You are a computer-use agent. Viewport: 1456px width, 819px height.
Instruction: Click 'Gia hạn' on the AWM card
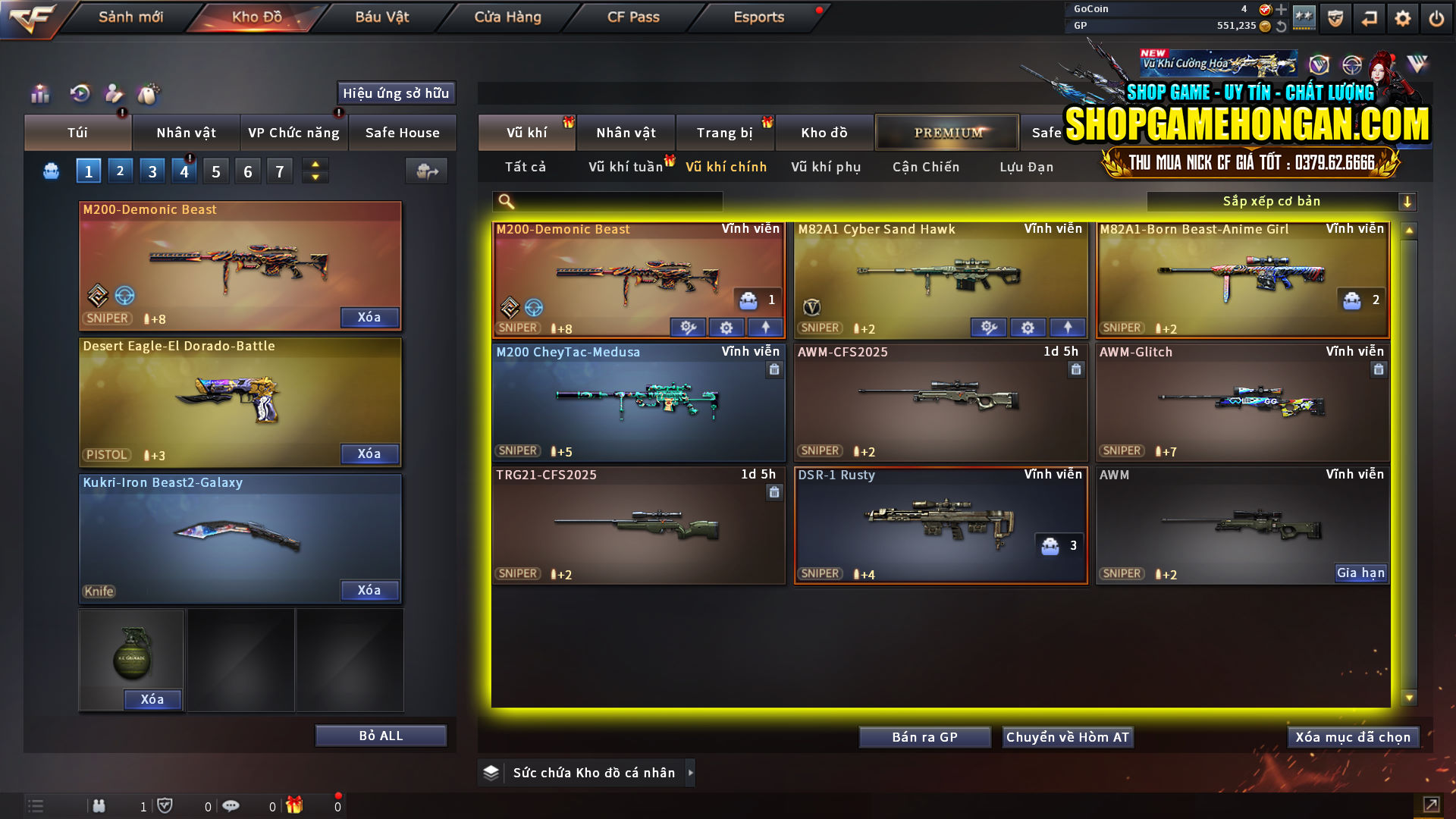tap(1361, 573)
